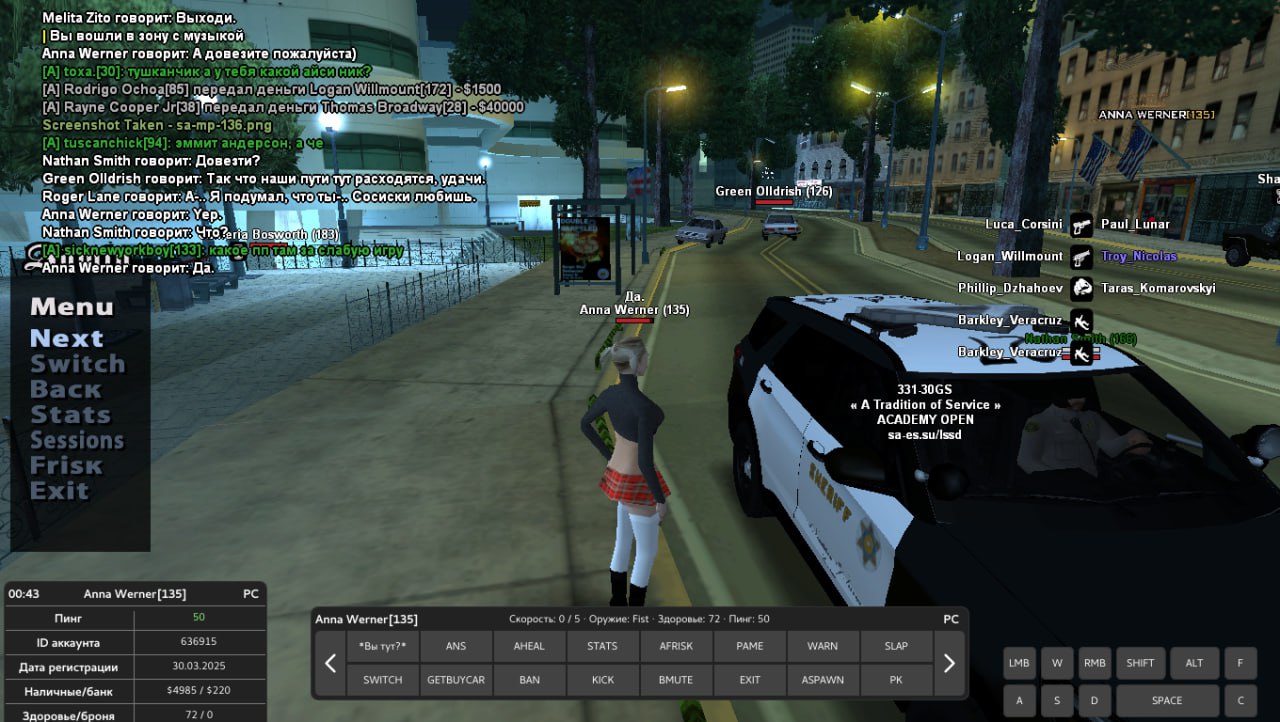This screenshot has height=722, width=1280.
Task: Hit the SLAP button
Action: click(896, 646)
